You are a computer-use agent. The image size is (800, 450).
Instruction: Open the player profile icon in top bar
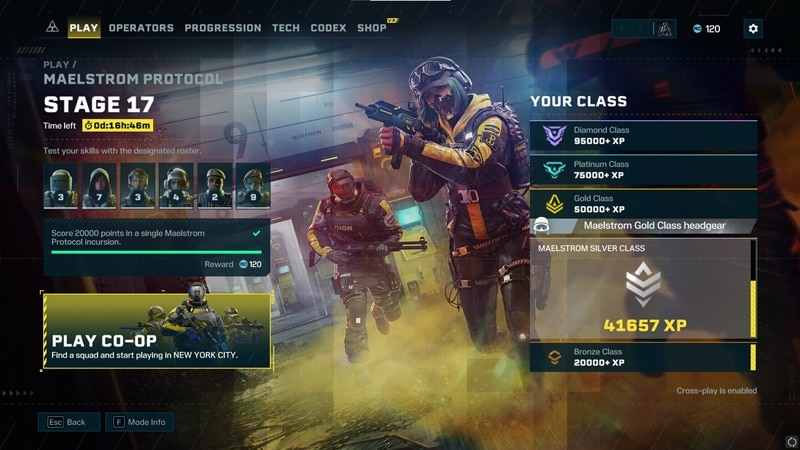pyautogui.click(x=665, y=29)
